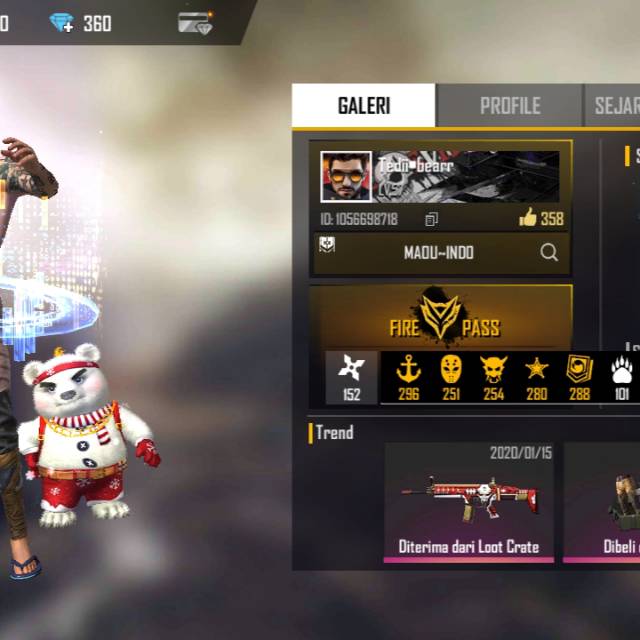Select the shuriken badge showing 152
This screenshot has width=640, height=640.
tap(352, 377)
